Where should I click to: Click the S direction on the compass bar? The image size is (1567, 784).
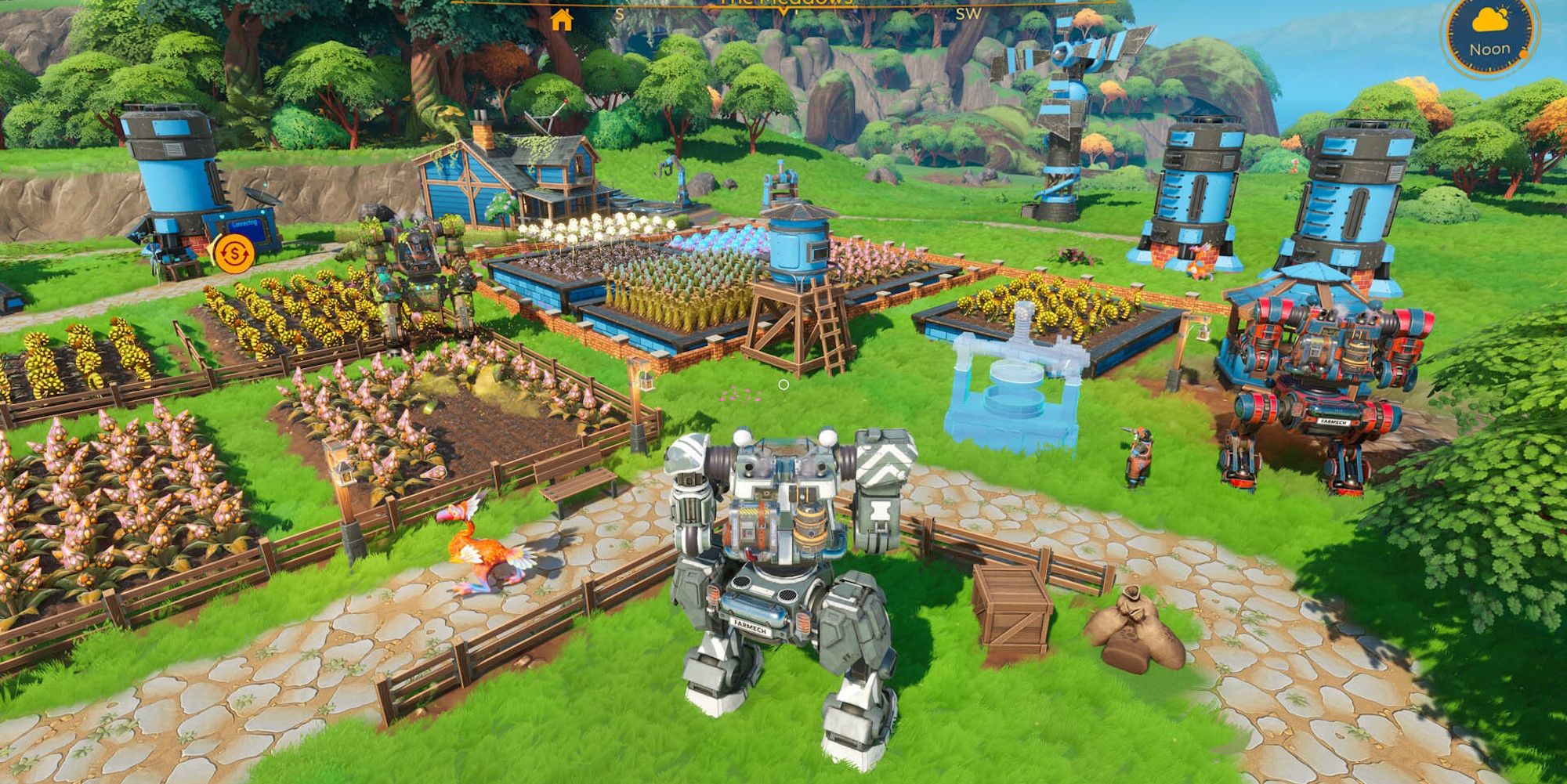[x=620, y=13]
